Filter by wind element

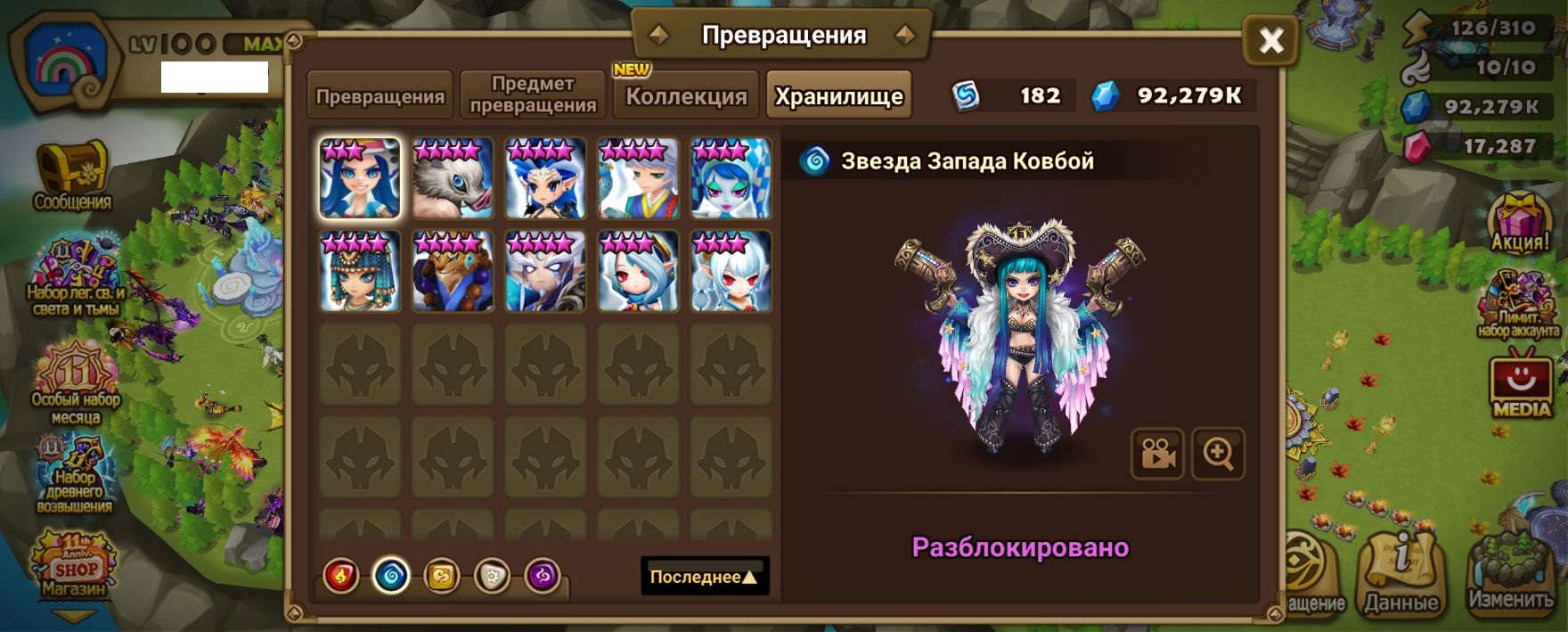tap(442, 577)
